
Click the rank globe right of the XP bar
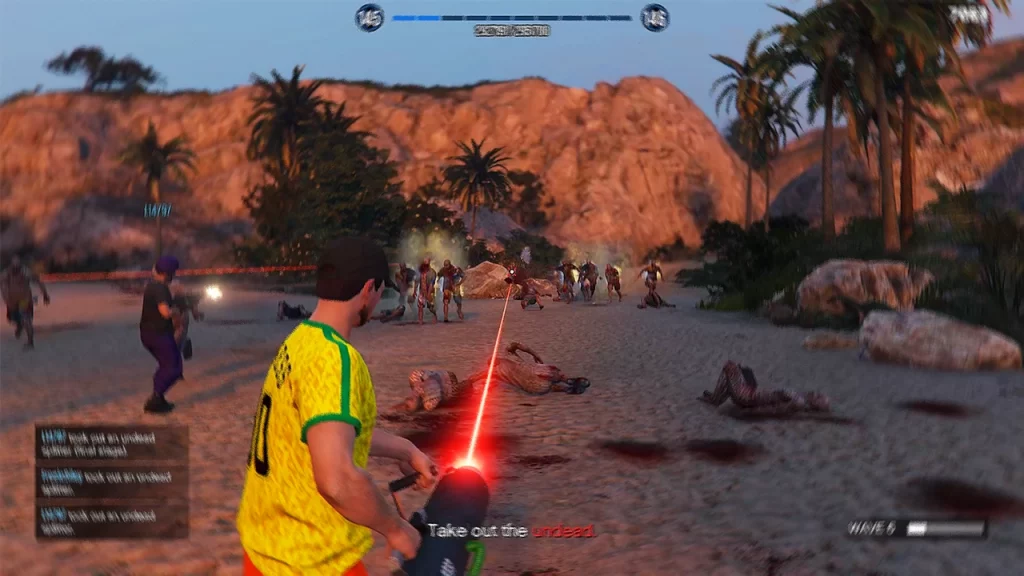pyautogui.click(x=655, y=18)
